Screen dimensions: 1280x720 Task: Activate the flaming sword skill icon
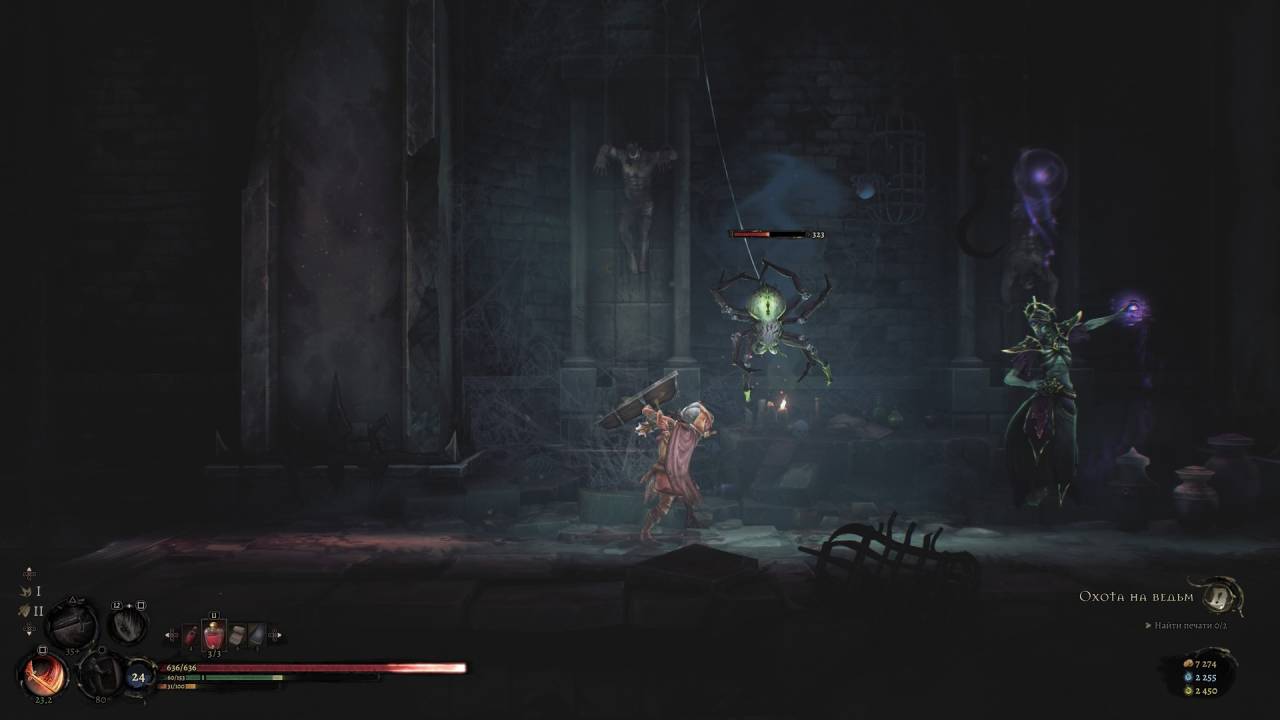(42, 673)
